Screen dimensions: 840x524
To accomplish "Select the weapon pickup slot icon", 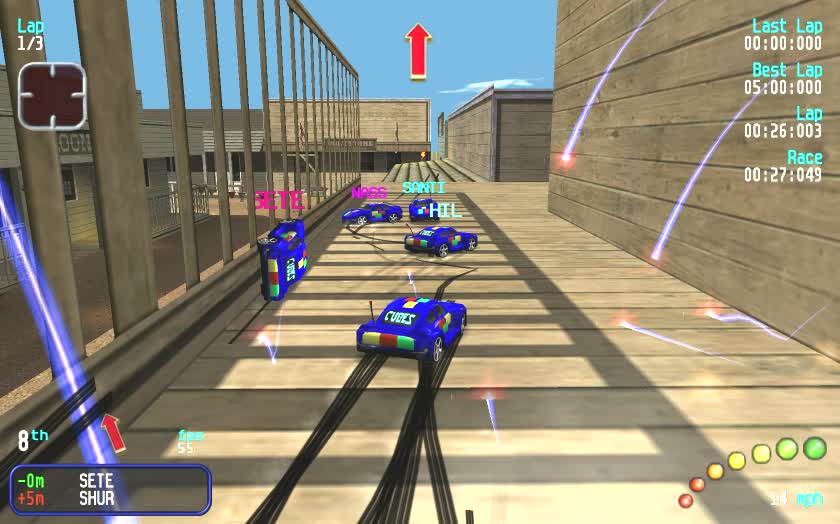I will (52, 96).
